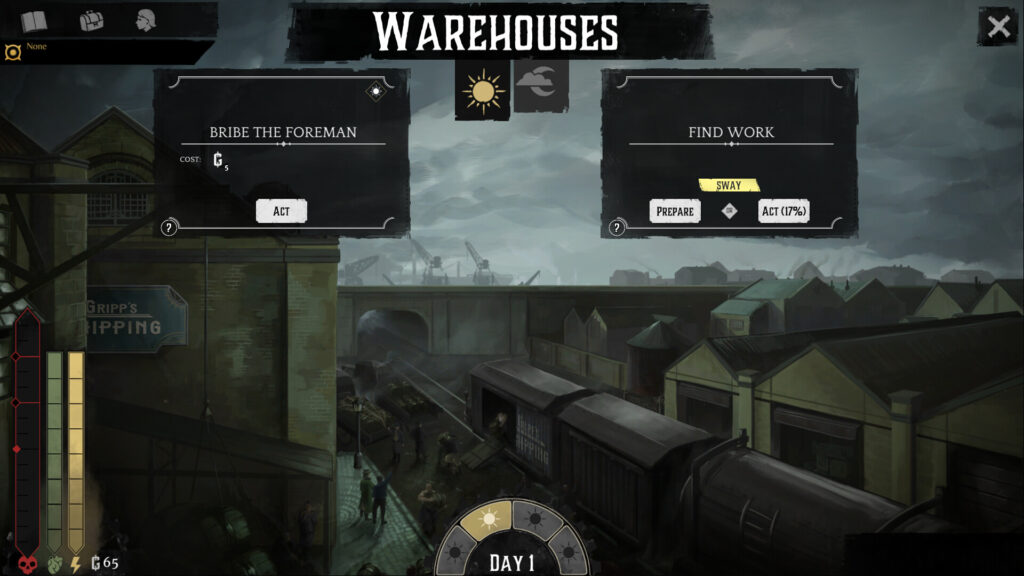Select the Sway skill tag
The width and height of the screenshot is (1024, 576).
[728, 185]
